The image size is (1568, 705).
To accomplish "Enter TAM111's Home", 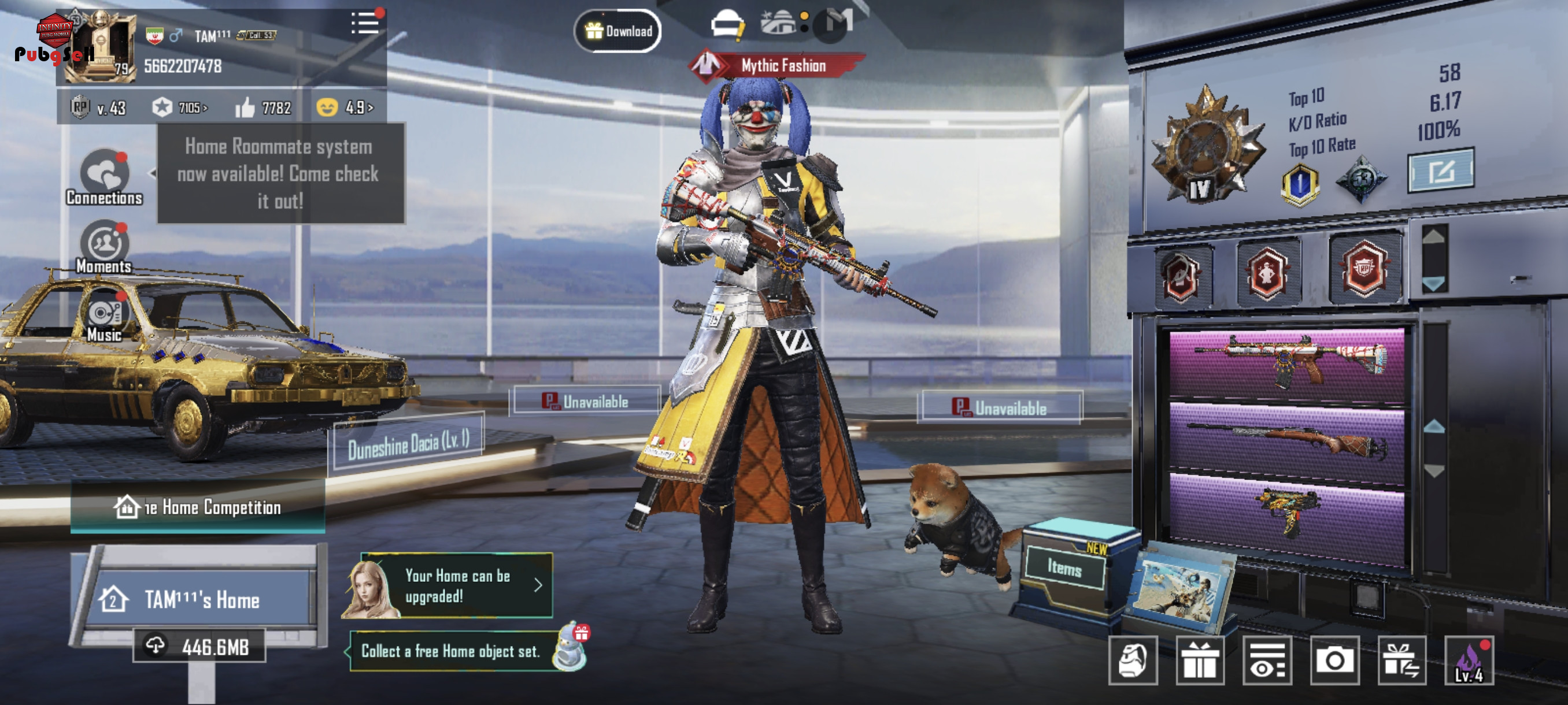I will coord(201,600).
